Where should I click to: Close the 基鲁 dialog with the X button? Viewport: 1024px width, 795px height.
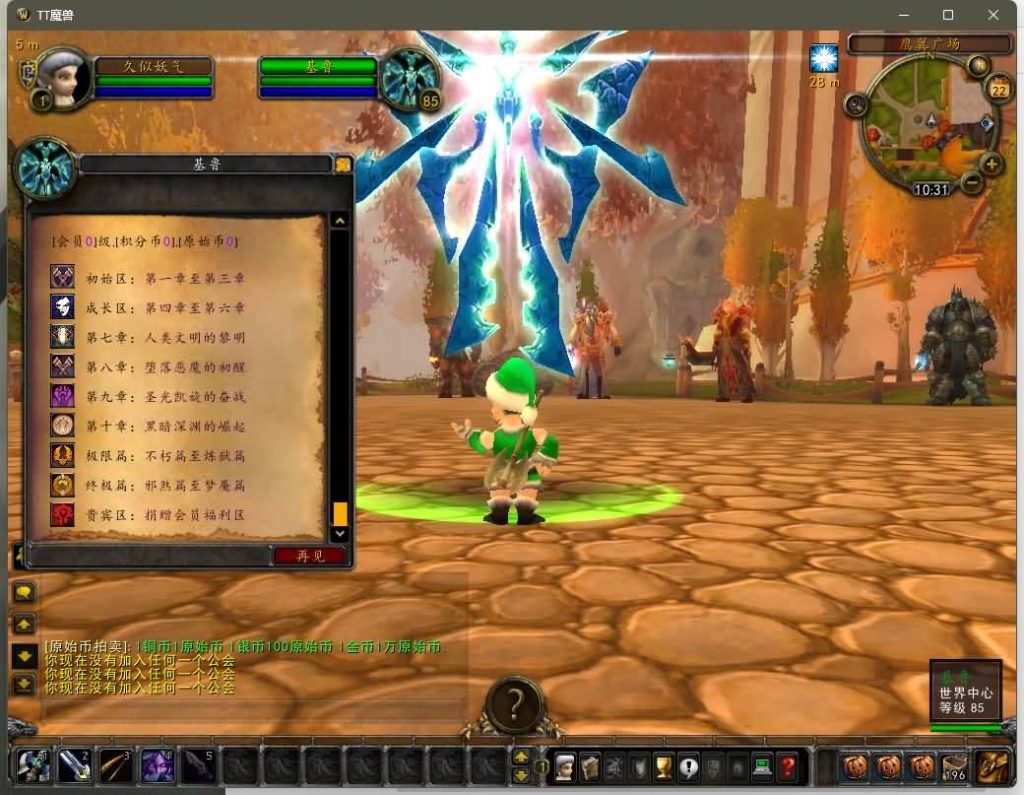coord(343,165)
